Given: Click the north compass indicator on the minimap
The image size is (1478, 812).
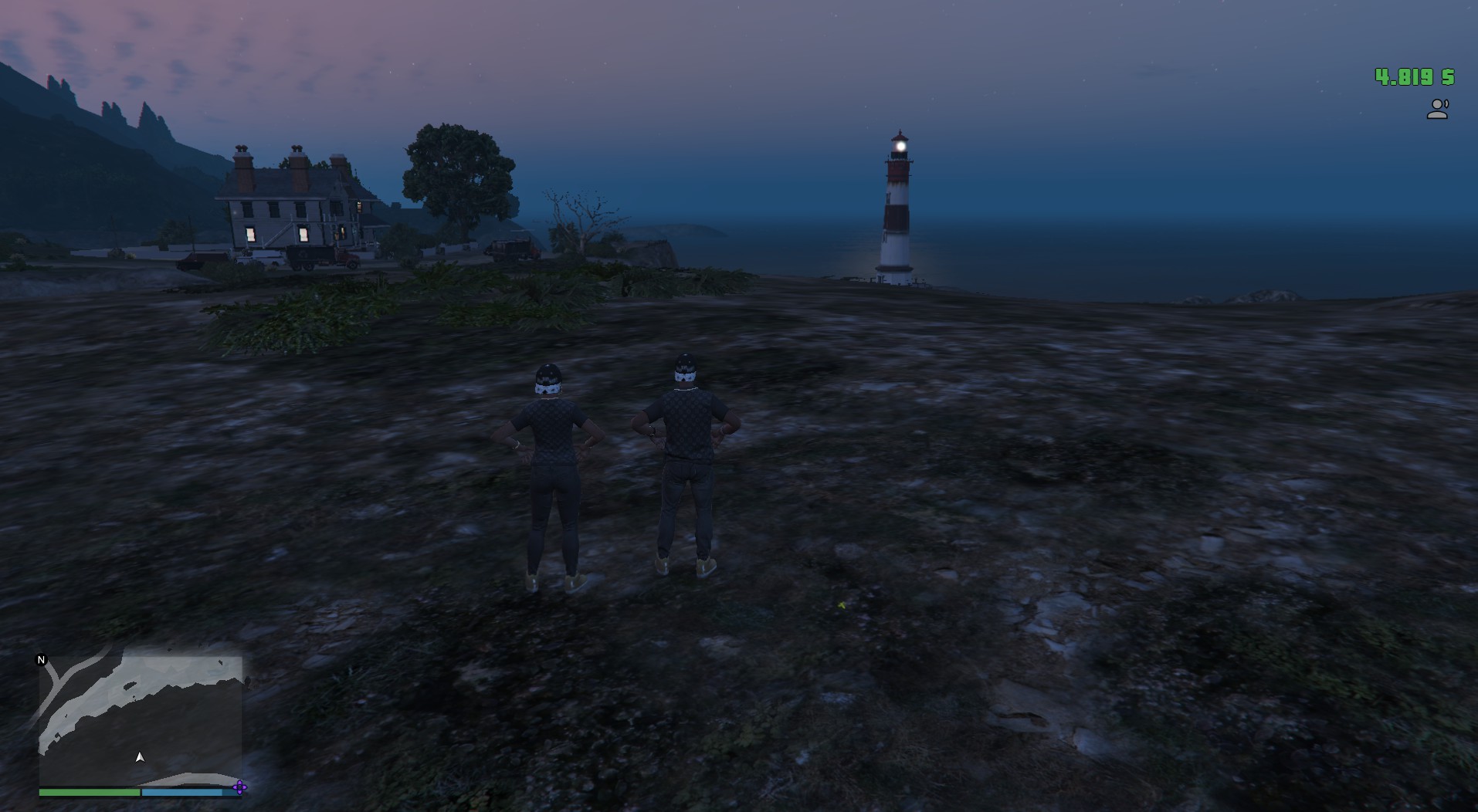Looking at the screenshot, I should point(42,660).
